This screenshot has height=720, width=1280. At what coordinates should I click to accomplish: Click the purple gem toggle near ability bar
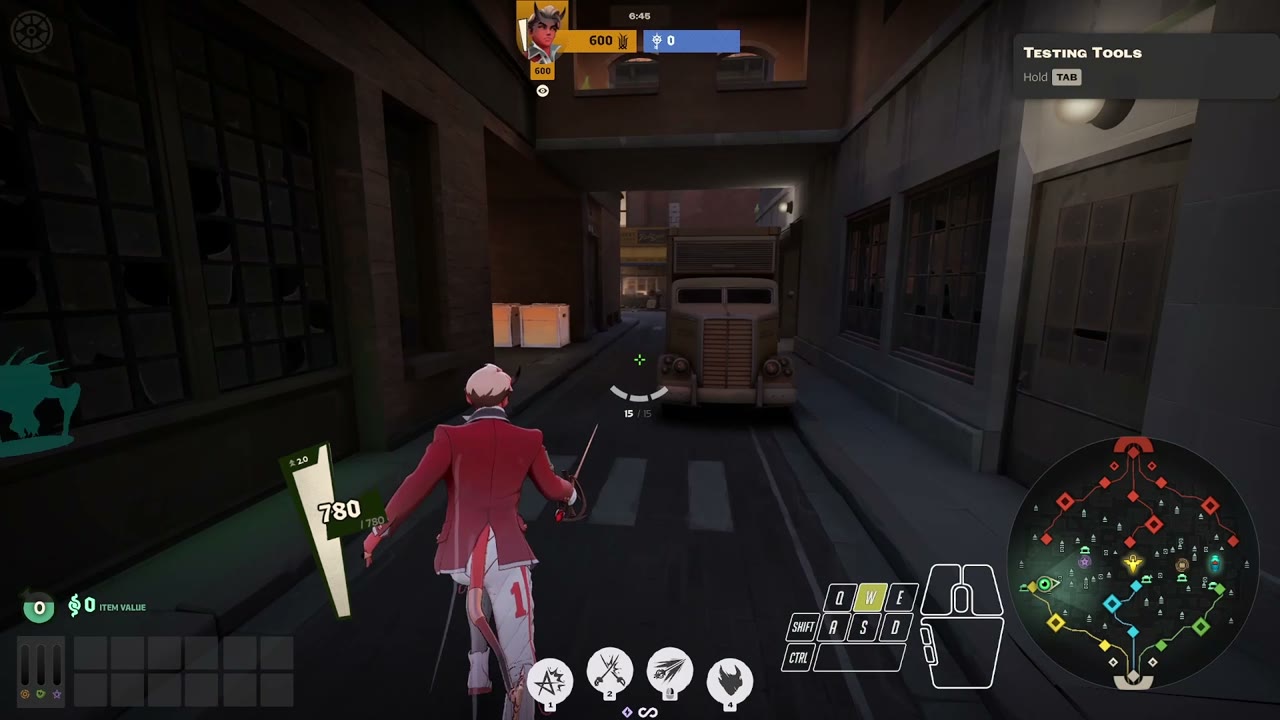(x=628, y=711)
